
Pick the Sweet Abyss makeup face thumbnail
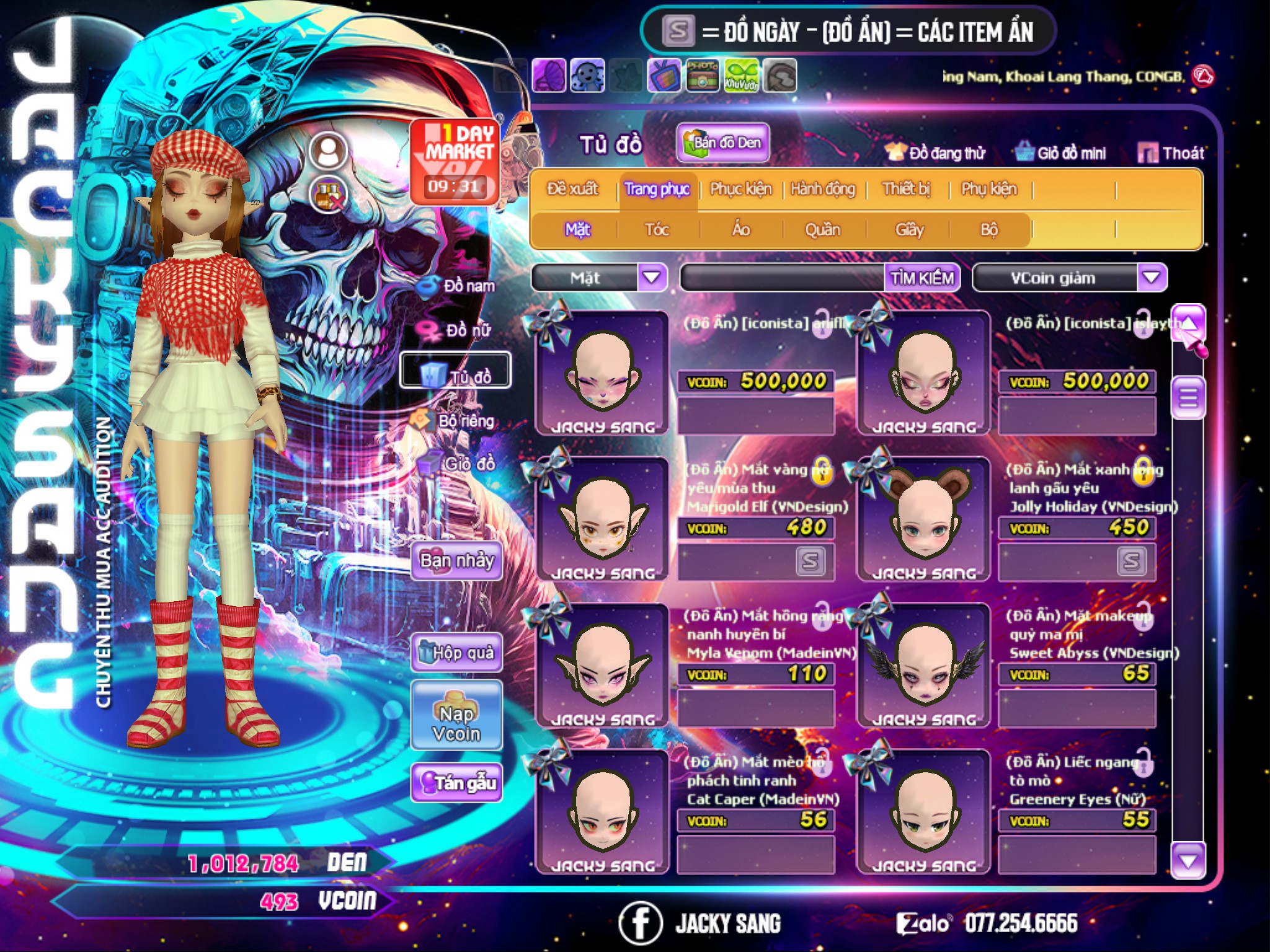(924, 666)
